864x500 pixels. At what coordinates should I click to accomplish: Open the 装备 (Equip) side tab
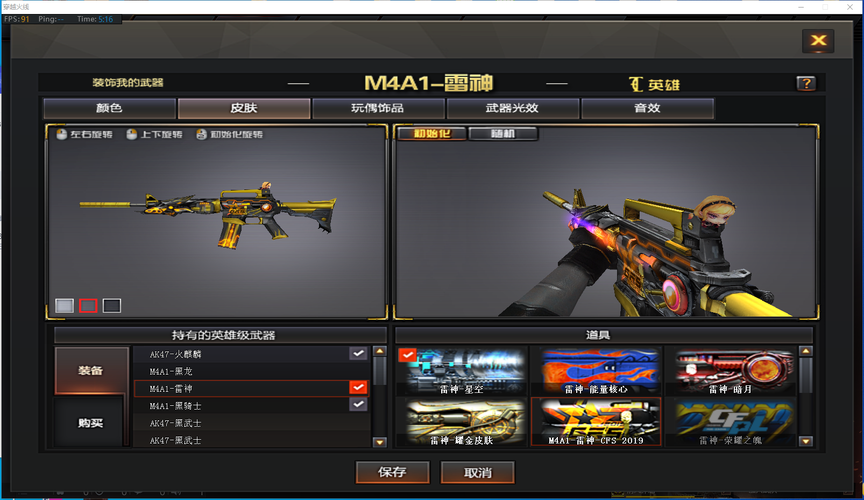coord(91,370)
